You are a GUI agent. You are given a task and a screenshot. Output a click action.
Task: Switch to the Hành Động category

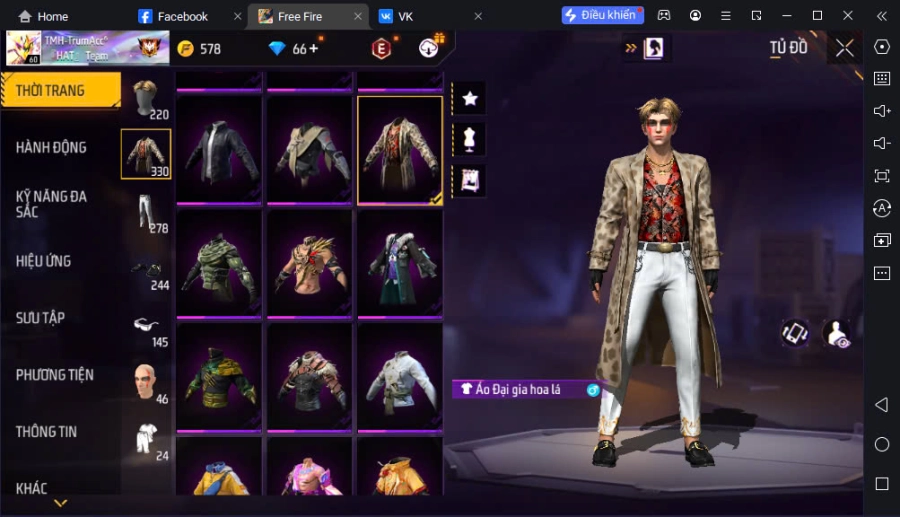coord(52,148)
